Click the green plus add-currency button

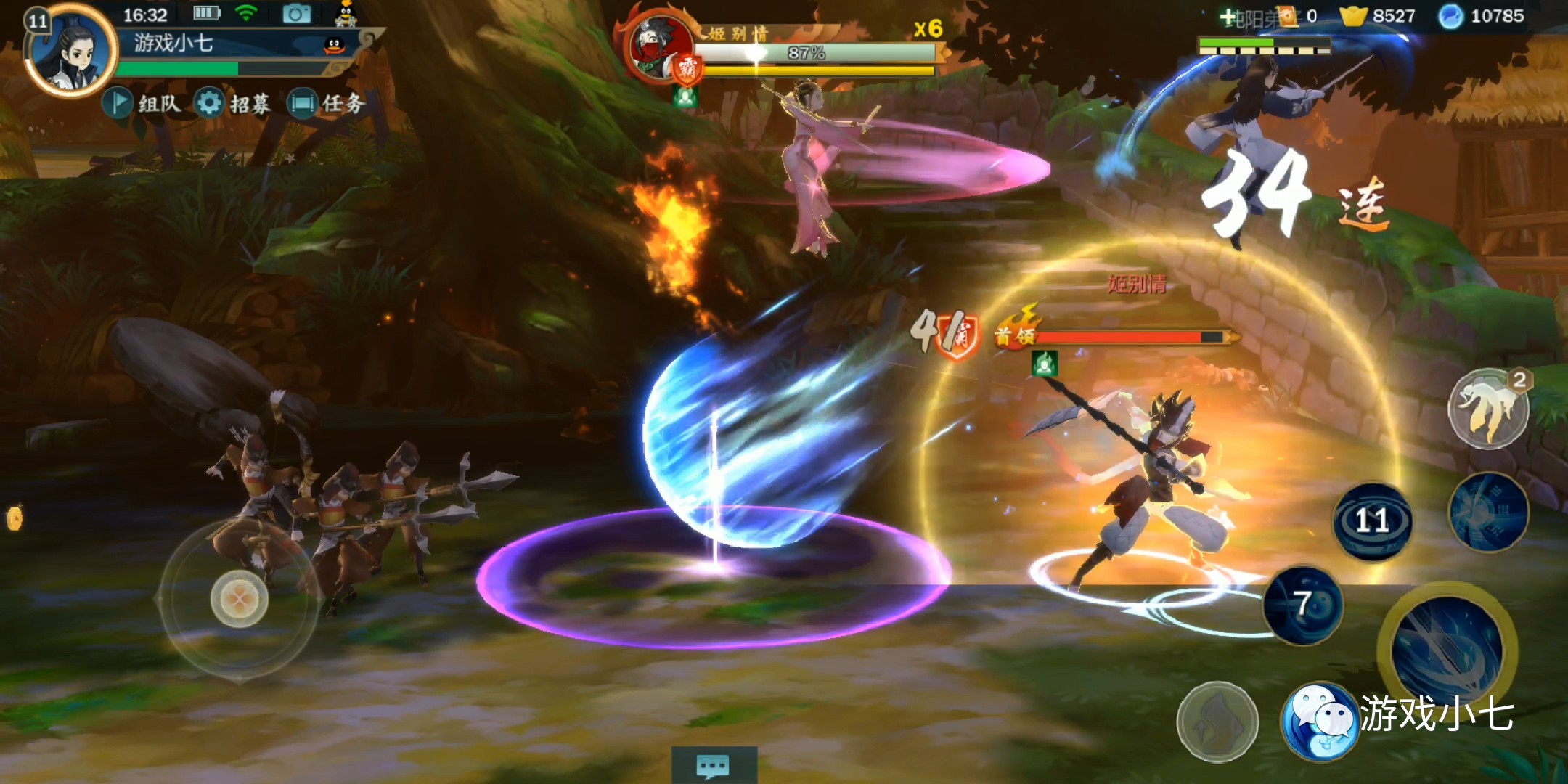click(x=1227, y=16)
